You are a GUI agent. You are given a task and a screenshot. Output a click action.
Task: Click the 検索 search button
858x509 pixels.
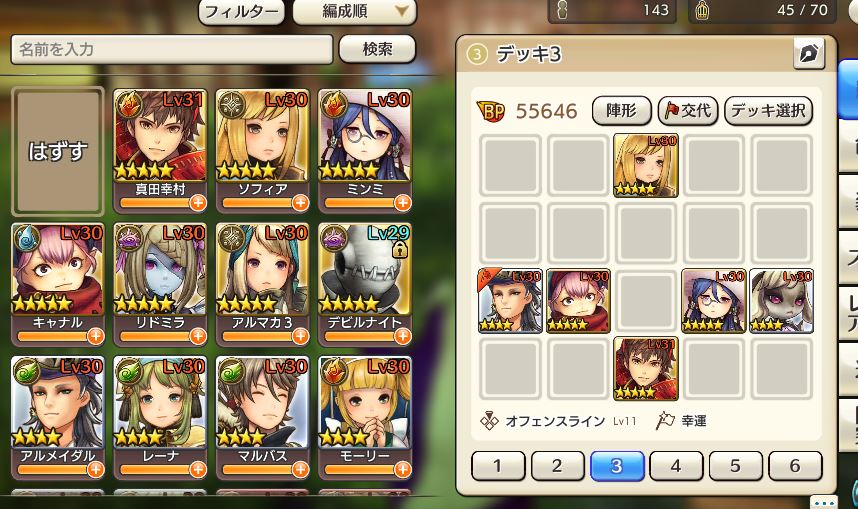point(377,49)
